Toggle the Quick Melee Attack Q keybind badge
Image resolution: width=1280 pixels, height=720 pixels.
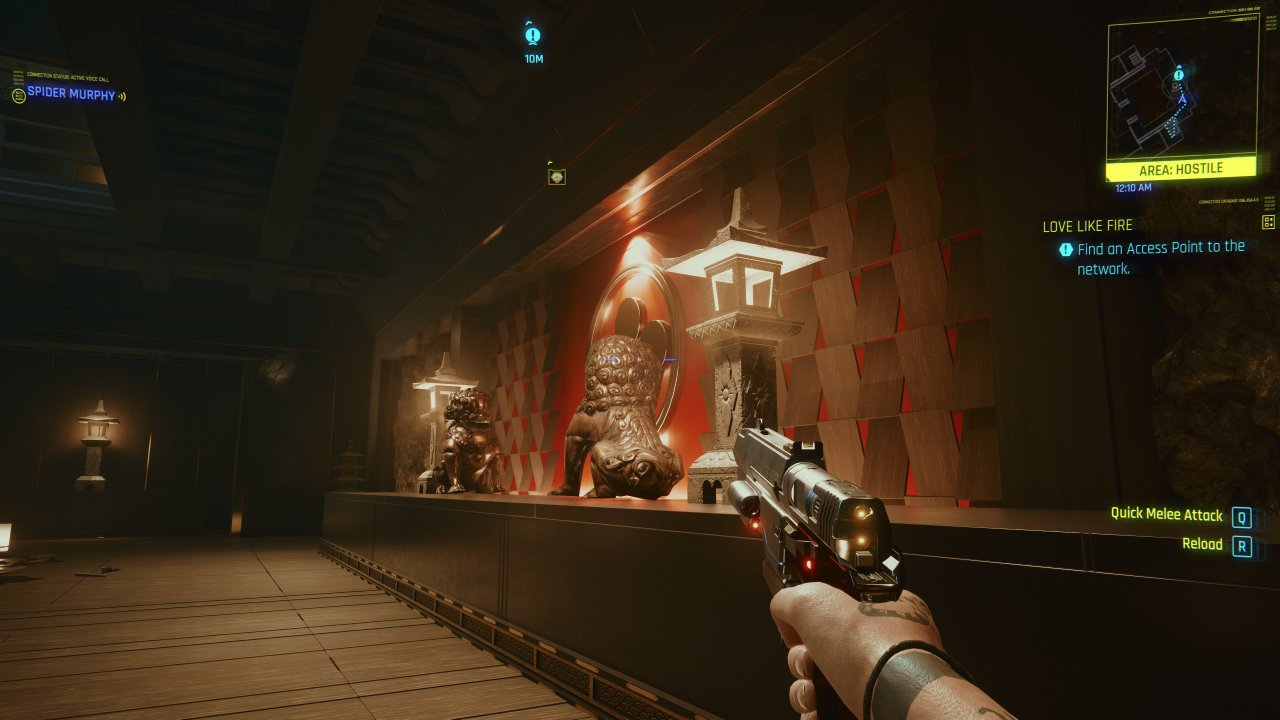point(1242,515)
